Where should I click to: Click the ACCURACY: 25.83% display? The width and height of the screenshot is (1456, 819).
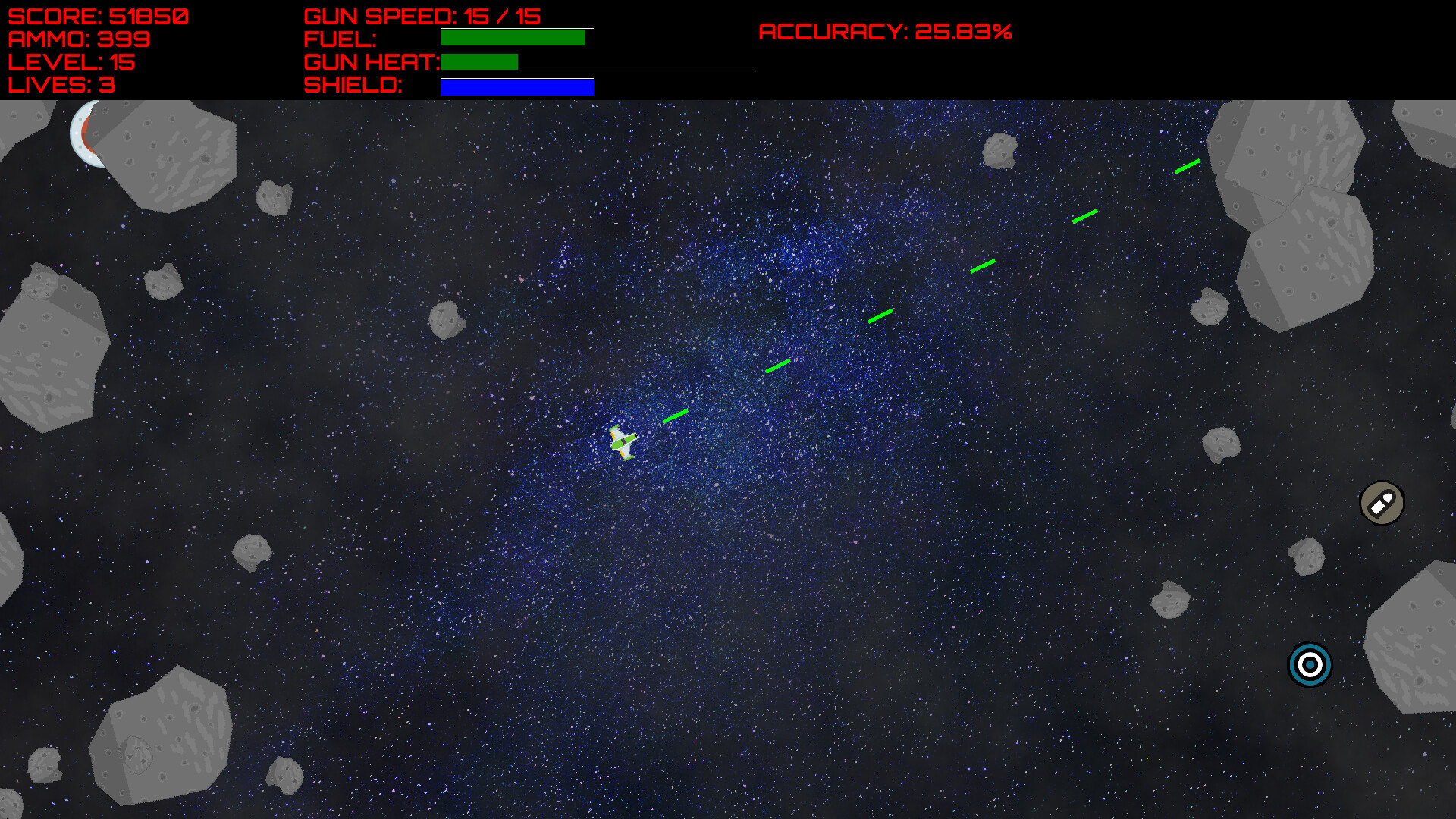click(x=886, y=32)
